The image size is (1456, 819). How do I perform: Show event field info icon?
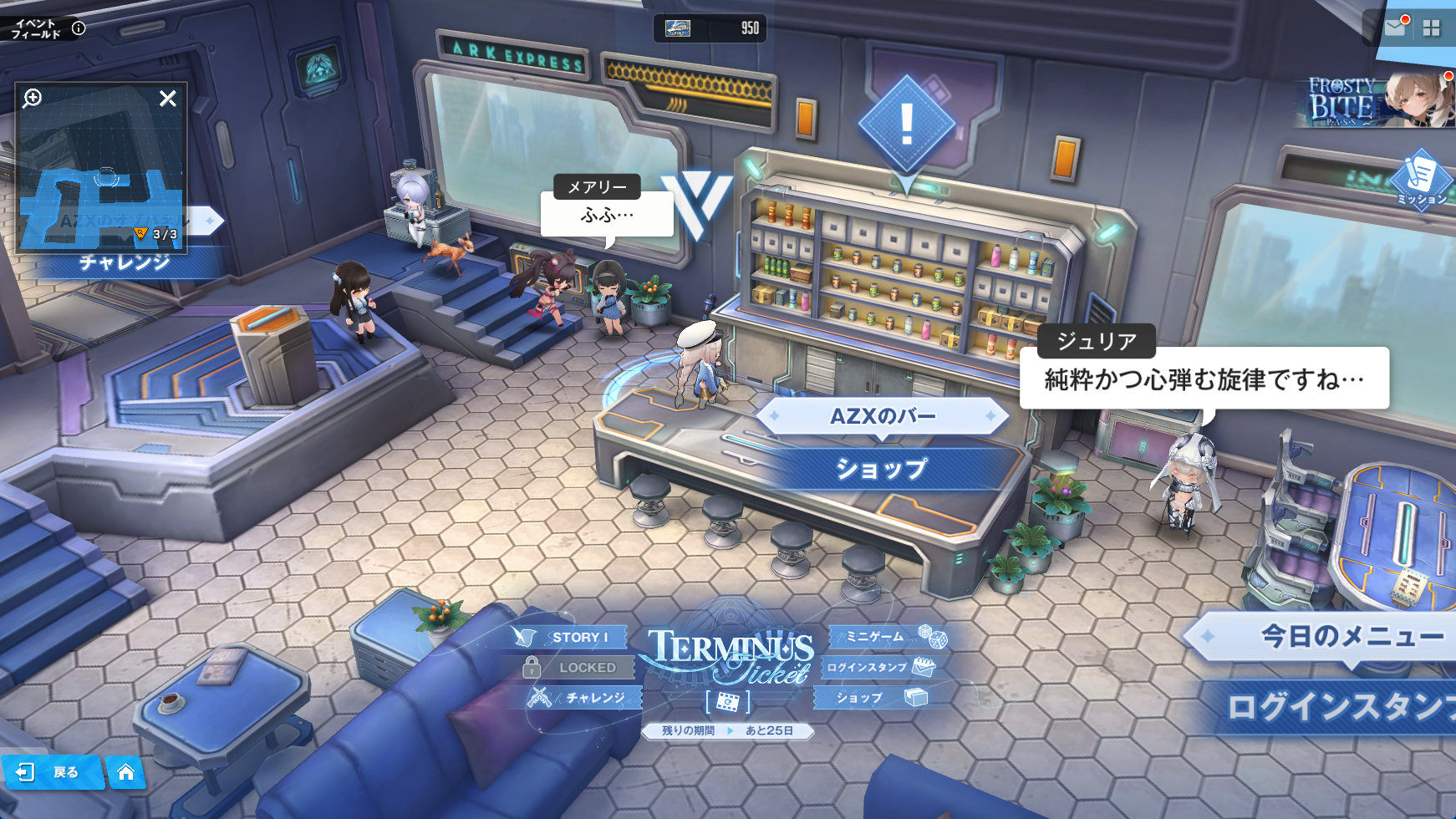coord(79,28)
